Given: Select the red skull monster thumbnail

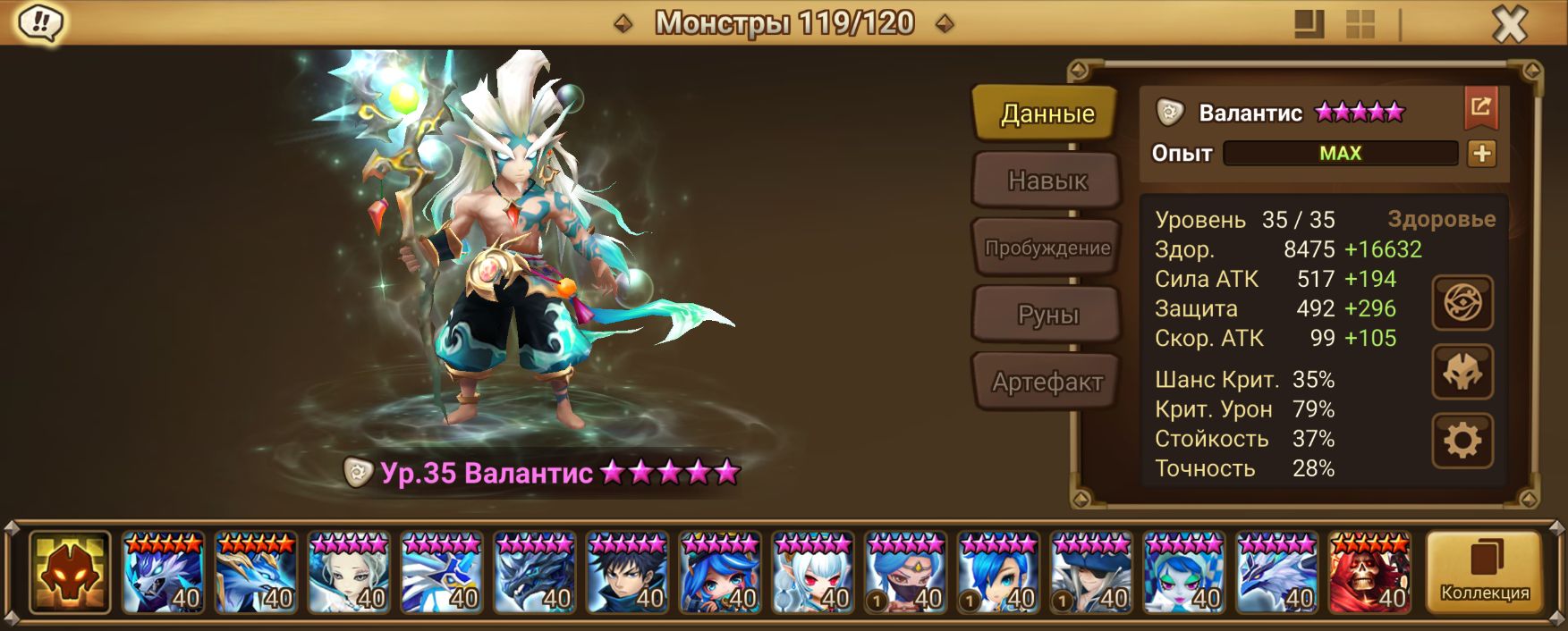Looking at the screenshot, I should [x=1369, y=573].
